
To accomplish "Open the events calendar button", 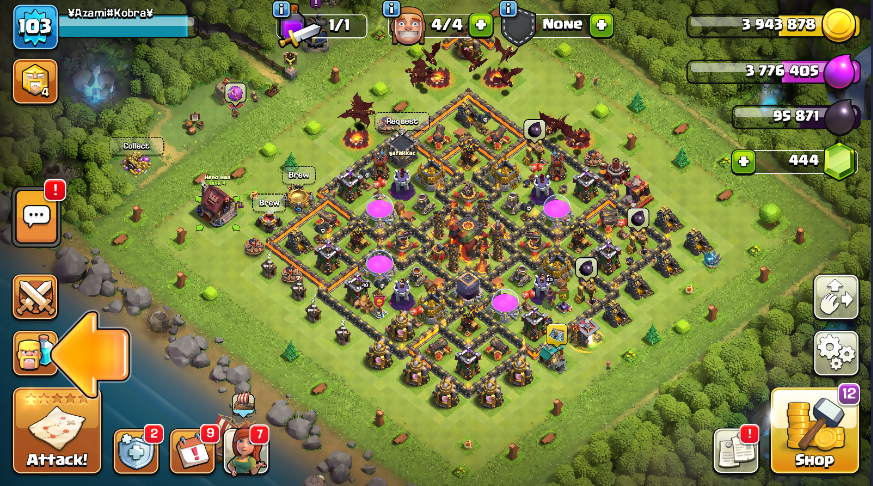I will pyautogui.click(x=191, y=451).
